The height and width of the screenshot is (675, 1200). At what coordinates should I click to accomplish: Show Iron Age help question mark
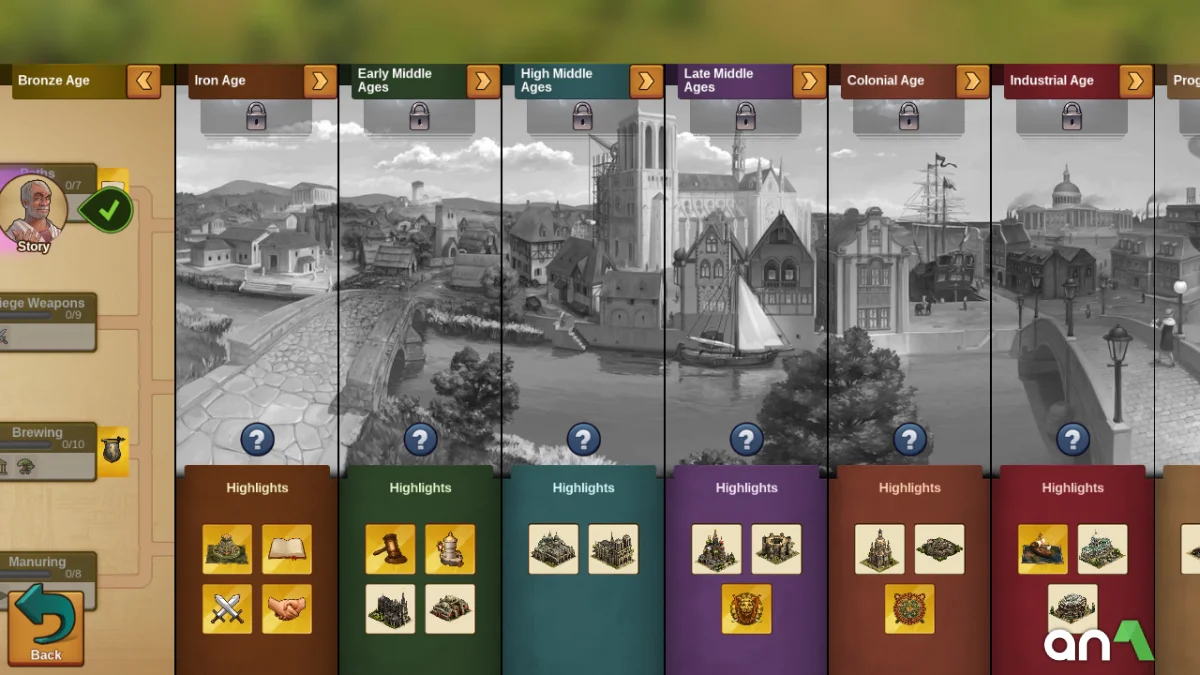coord(257,439)
